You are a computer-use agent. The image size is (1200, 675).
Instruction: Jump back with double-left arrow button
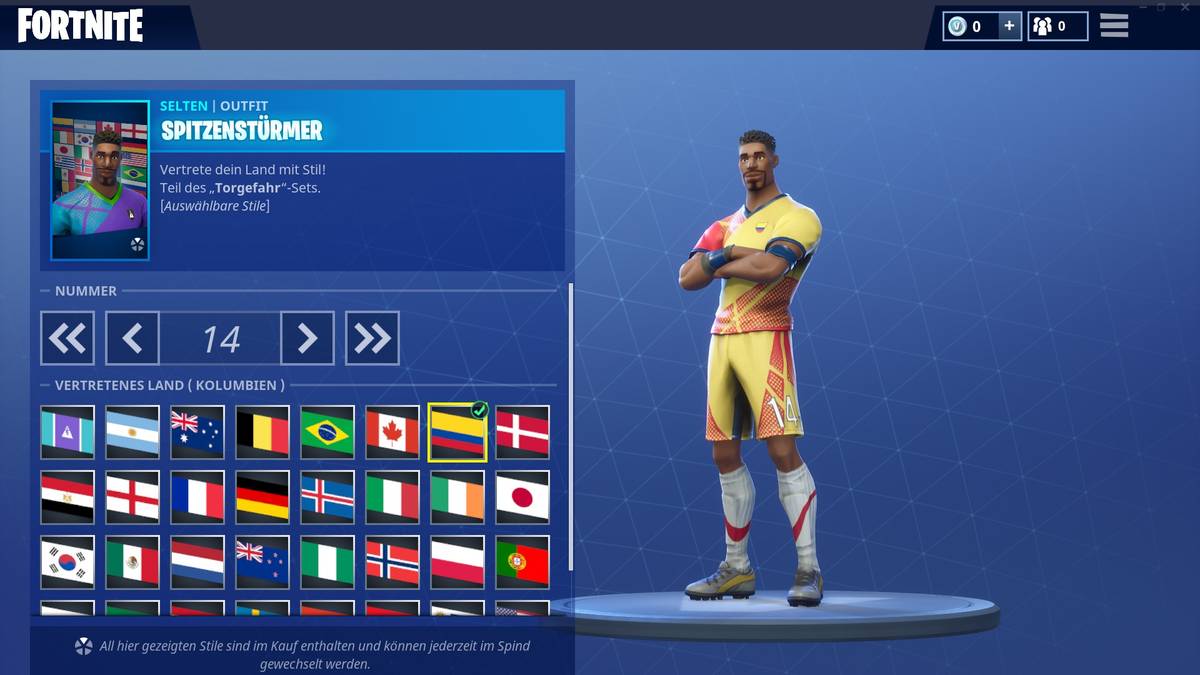67,338
